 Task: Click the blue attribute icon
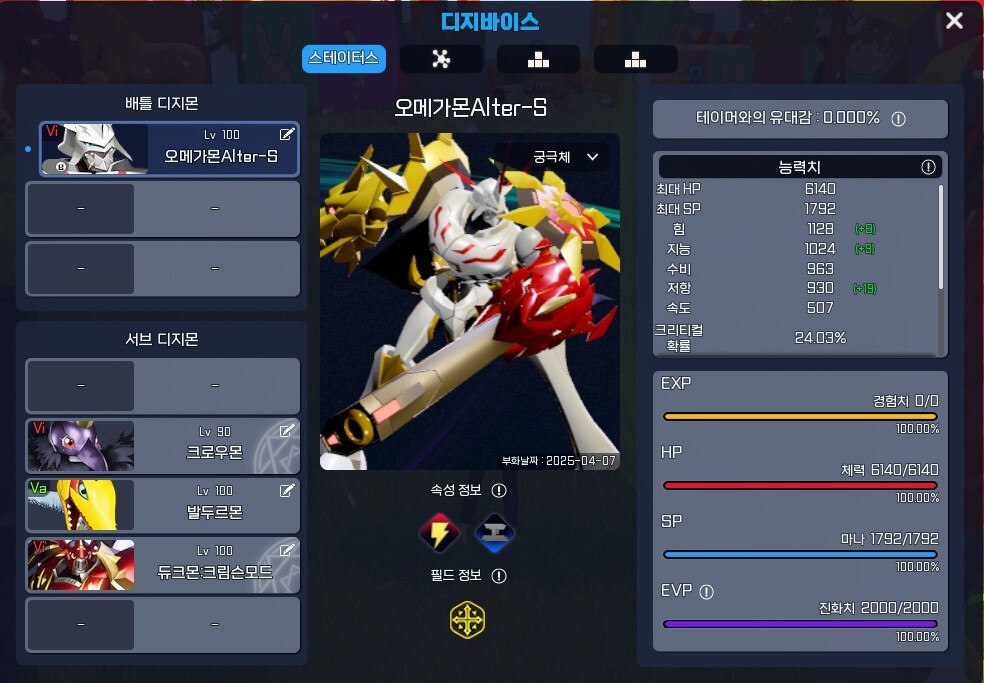494,533
